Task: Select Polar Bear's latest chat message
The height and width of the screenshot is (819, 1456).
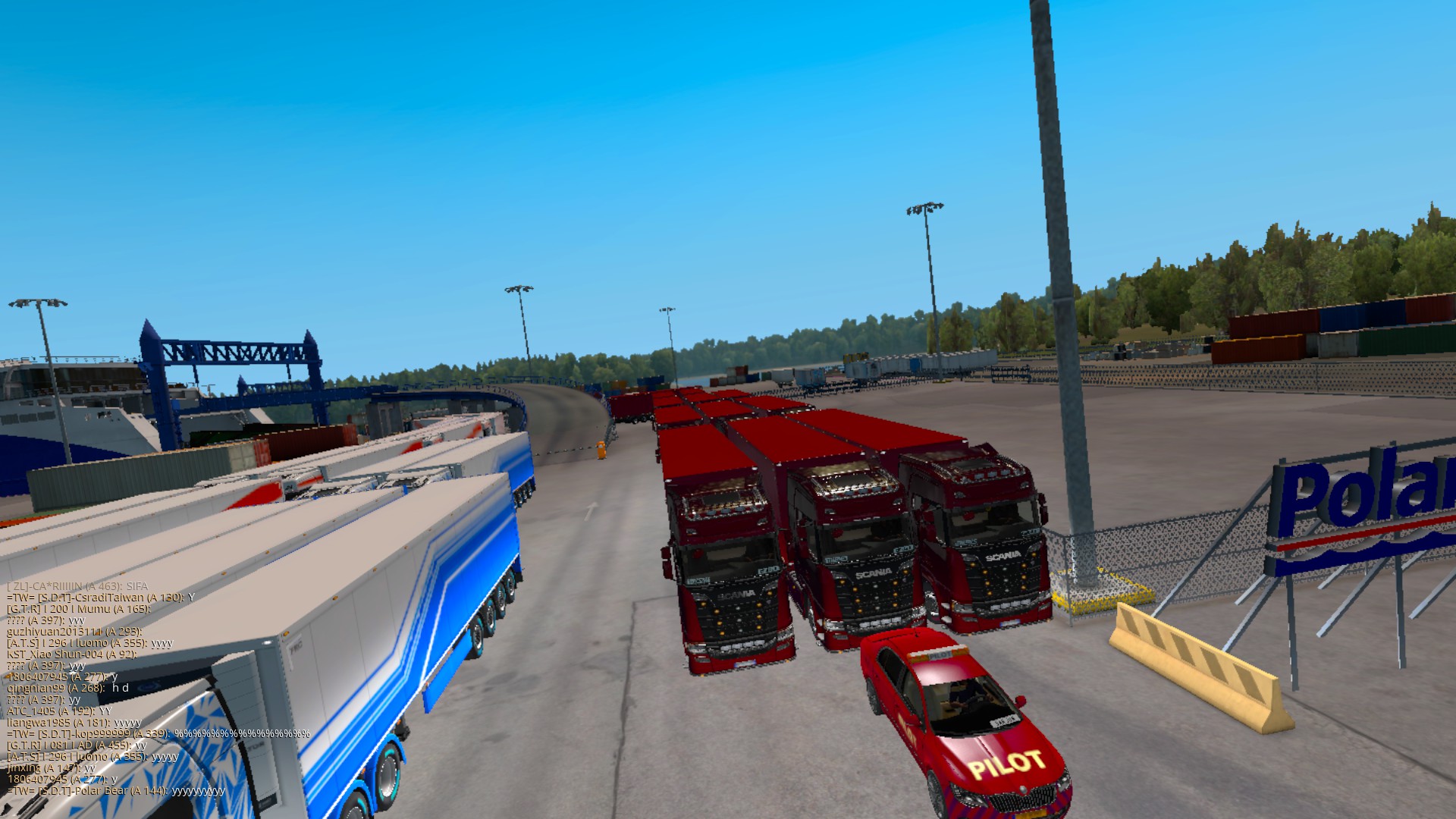Action: pyautogui.click(x=116, y=791)
